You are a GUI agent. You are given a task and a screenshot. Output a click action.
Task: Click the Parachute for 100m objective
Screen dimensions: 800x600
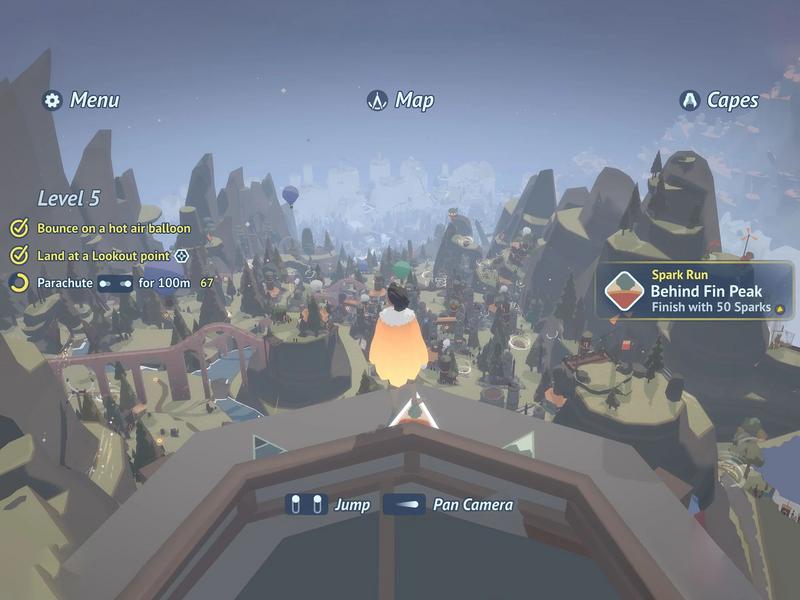tap(112, 283)
